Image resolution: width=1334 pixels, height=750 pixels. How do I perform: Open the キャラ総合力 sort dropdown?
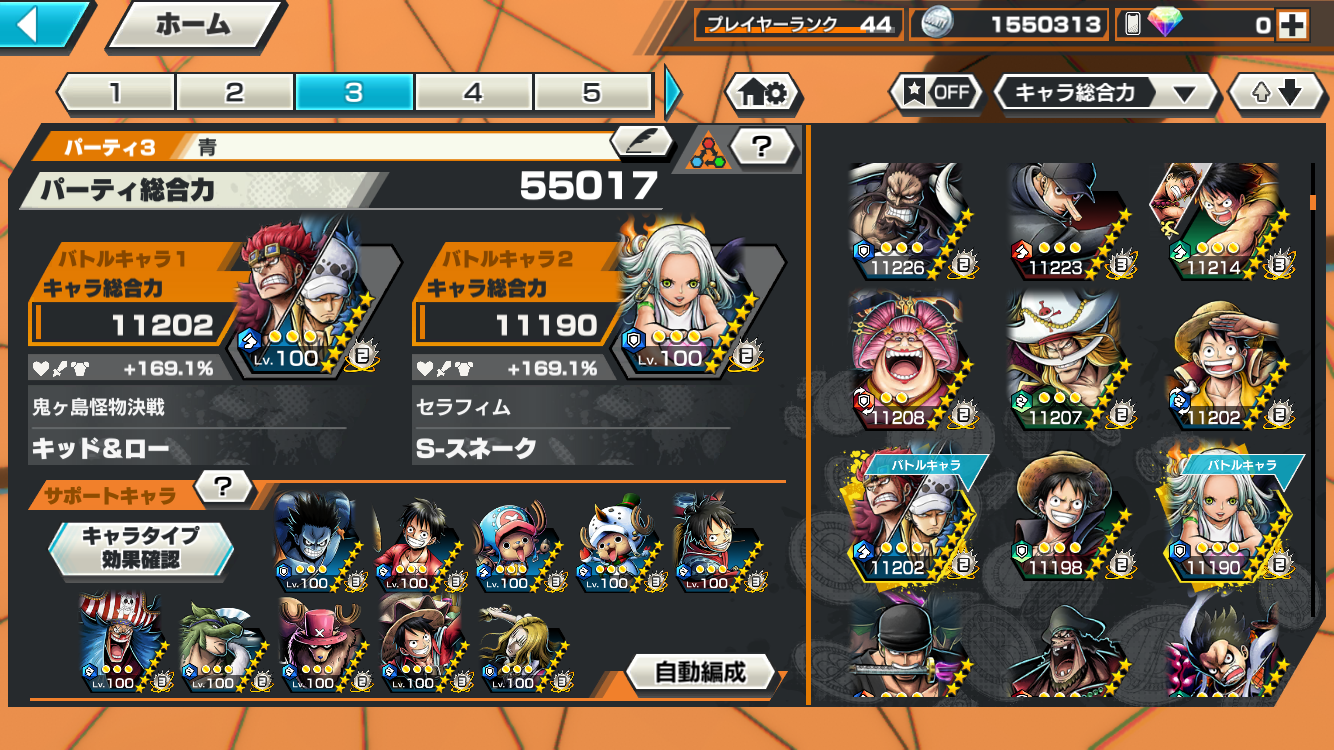(x=1105, y=94)
